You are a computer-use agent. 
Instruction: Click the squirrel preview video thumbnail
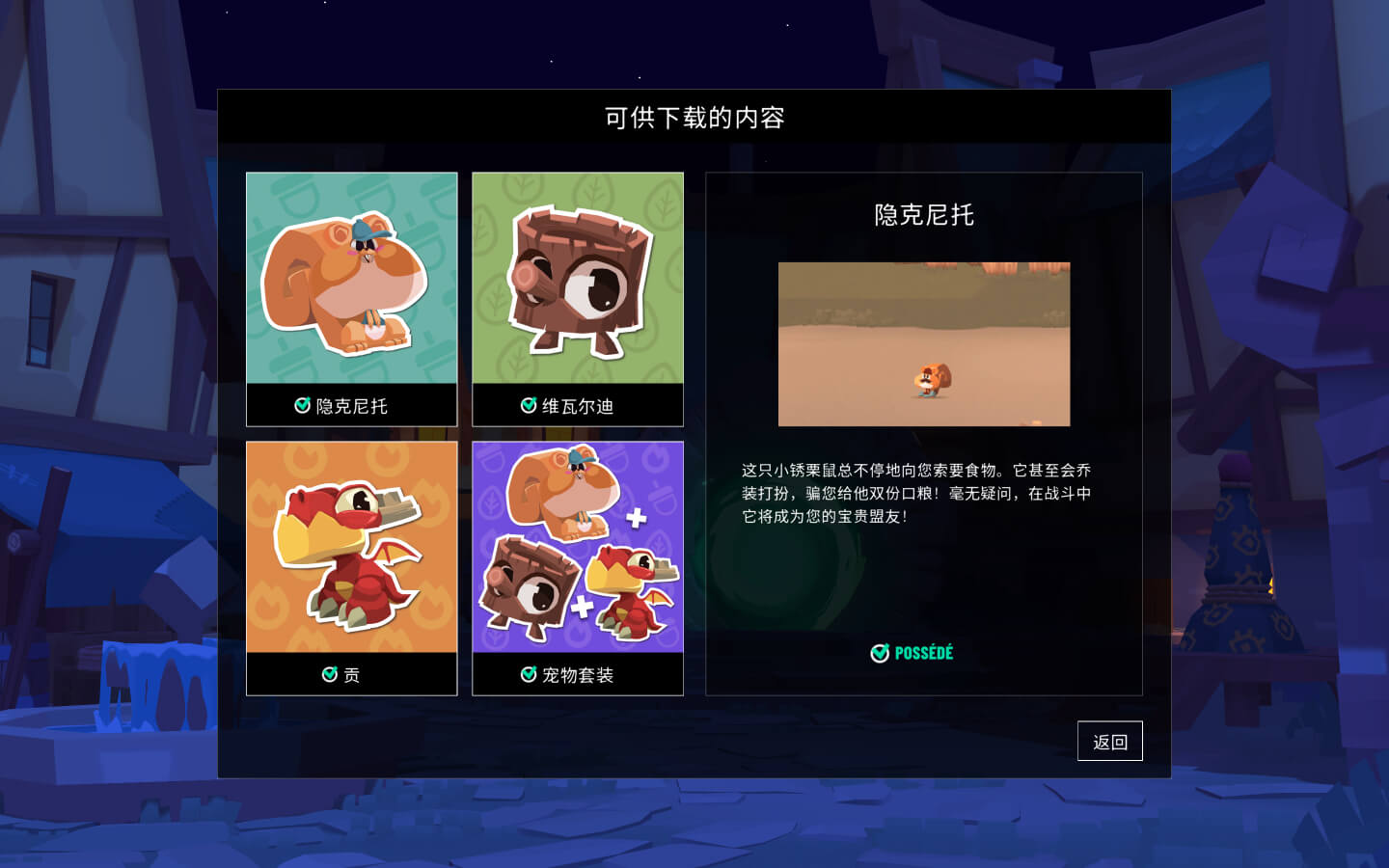coord(923,344)
